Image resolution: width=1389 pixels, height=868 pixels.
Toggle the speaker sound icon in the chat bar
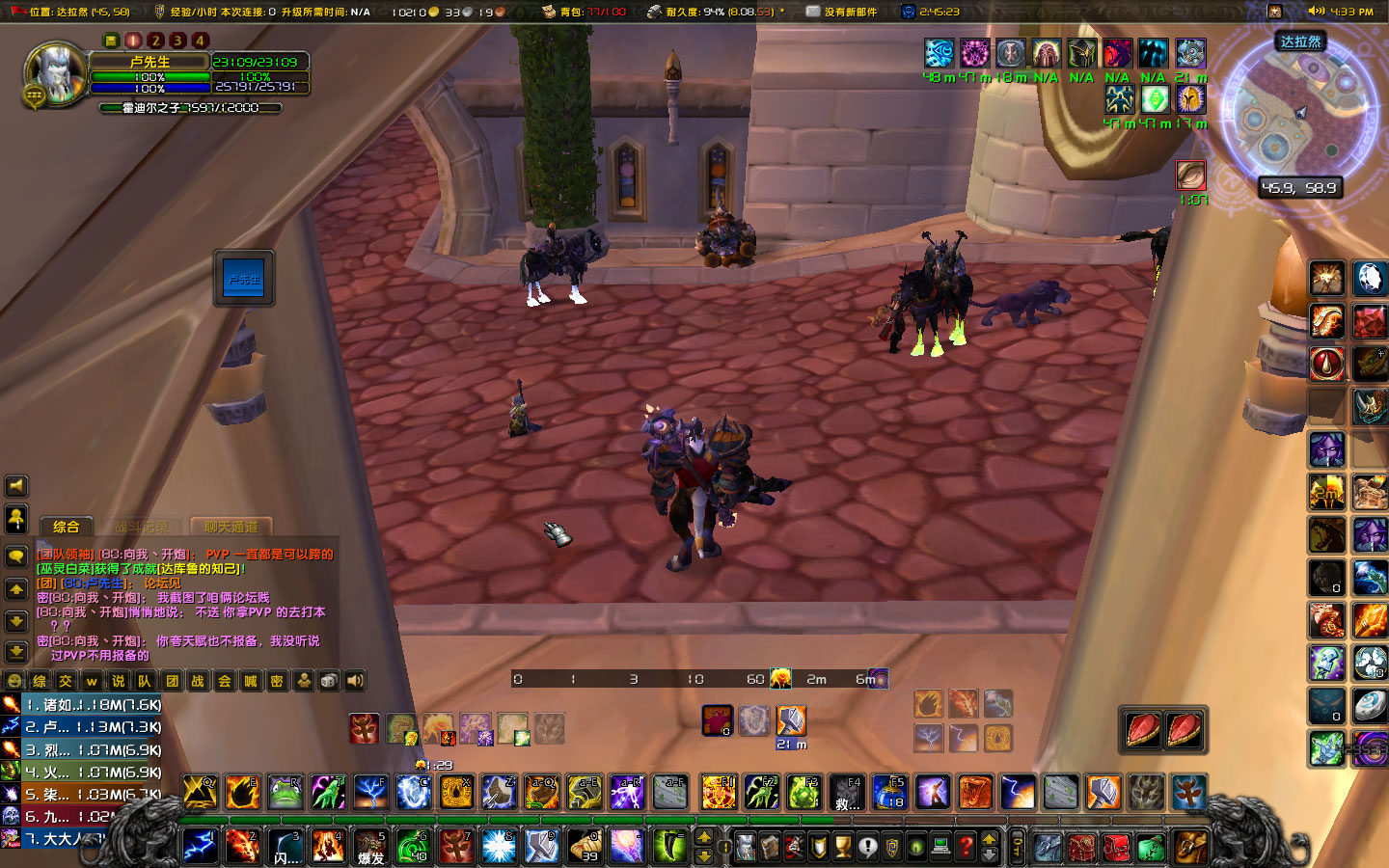point(355,679)
